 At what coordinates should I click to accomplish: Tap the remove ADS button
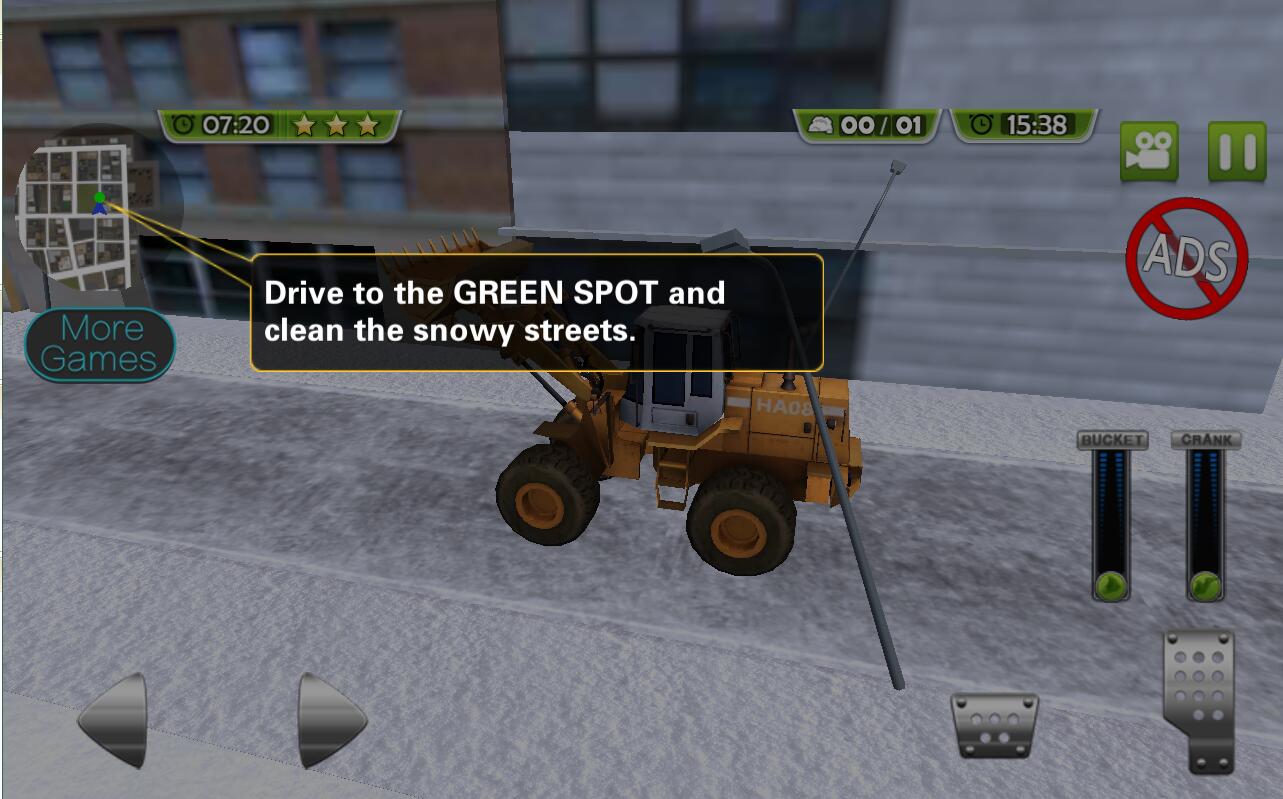tap(1187, 258)
